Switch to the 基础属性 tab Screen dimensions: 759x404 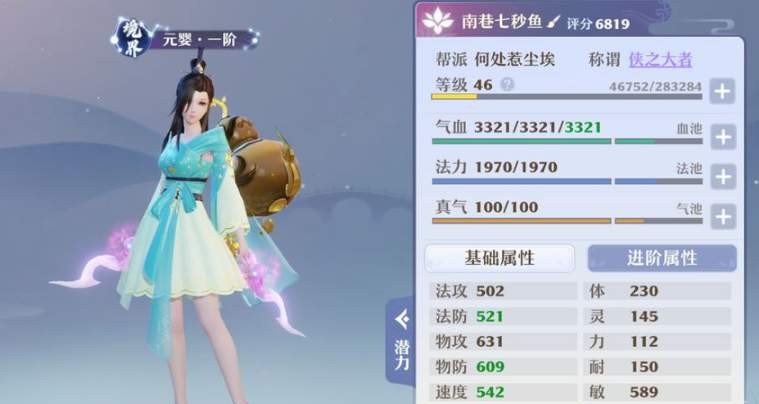tap(499, 258)
